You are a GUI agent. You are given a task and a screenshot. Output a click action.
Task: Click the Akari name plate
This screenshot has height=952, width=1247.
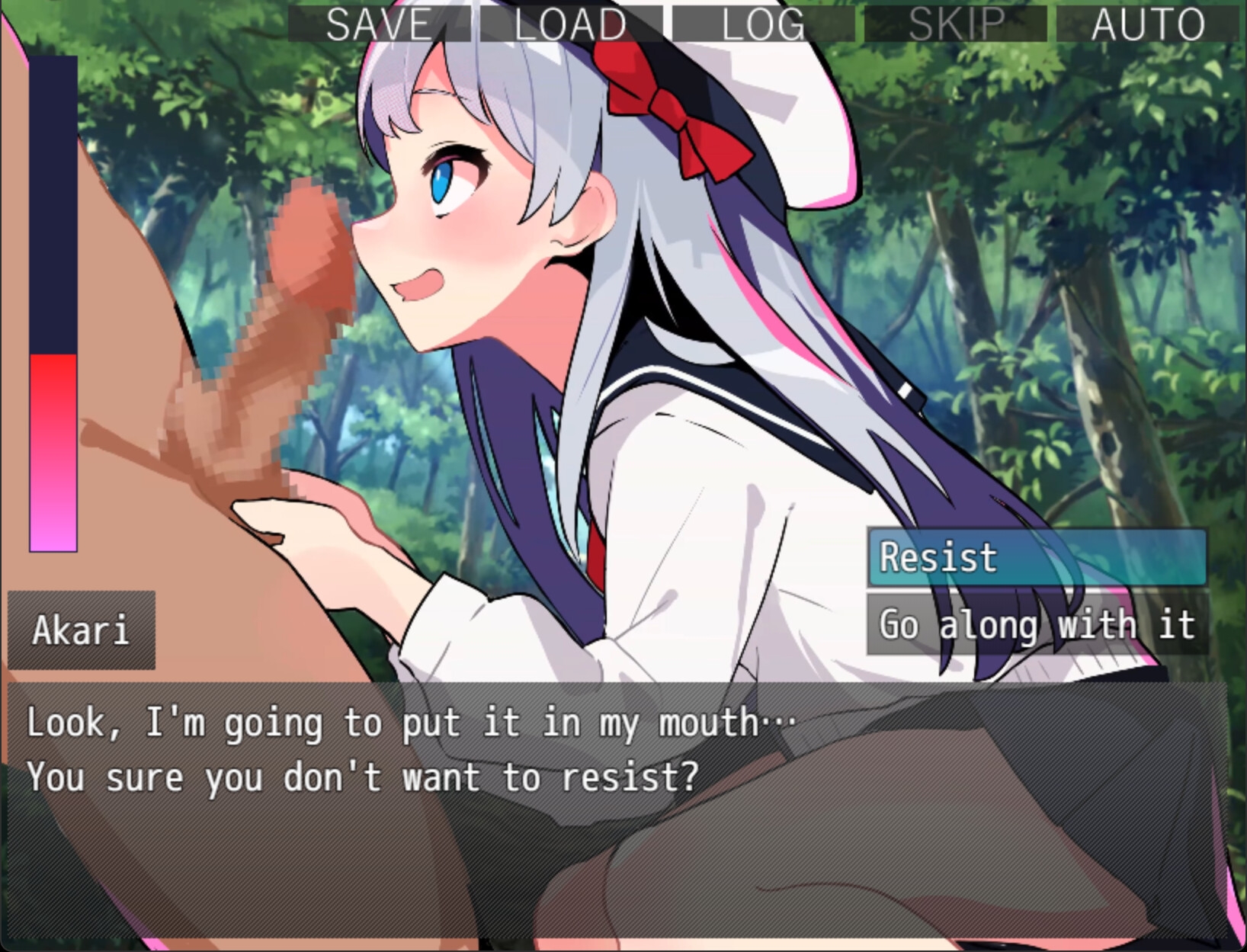[82, 630]
